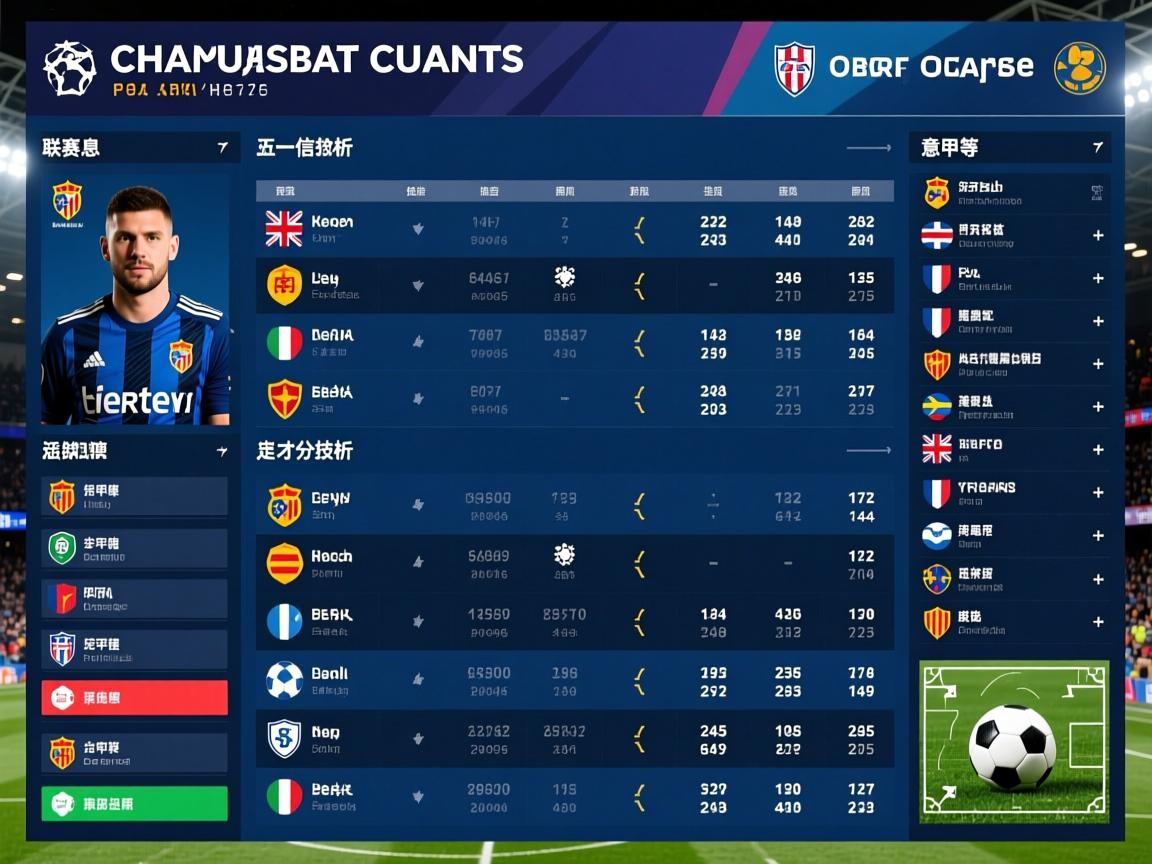Choose the Geyn row in the lower table
Viewport: 1152px width, 864px height.
coord(574,505)
